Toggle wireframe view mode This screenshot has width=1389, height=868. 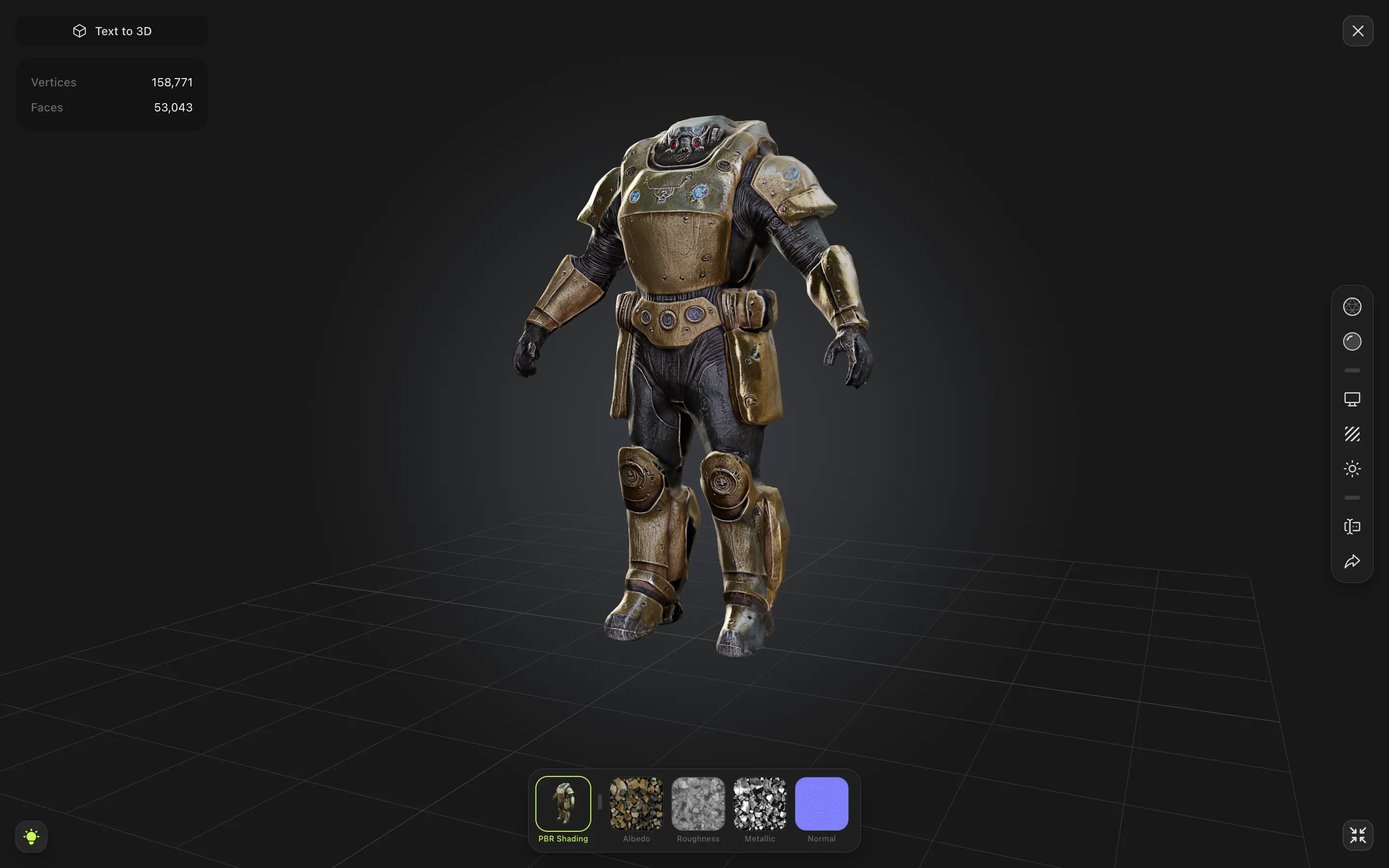coord(1352,307)
